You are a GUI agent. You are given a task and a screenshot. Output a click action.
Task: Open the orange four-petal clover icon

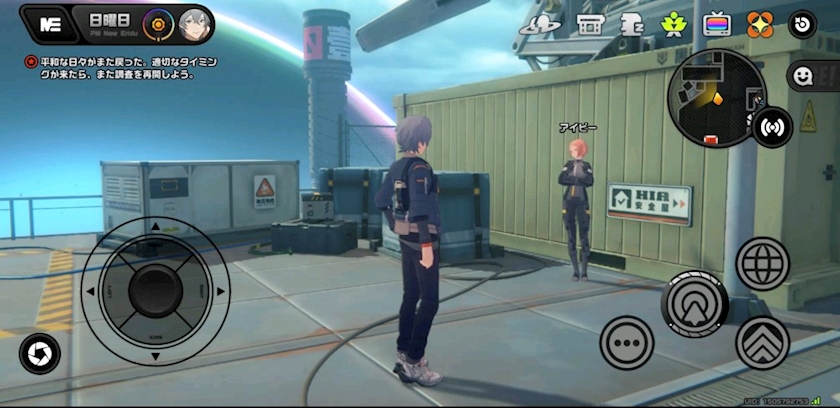(x=760, y=24)
